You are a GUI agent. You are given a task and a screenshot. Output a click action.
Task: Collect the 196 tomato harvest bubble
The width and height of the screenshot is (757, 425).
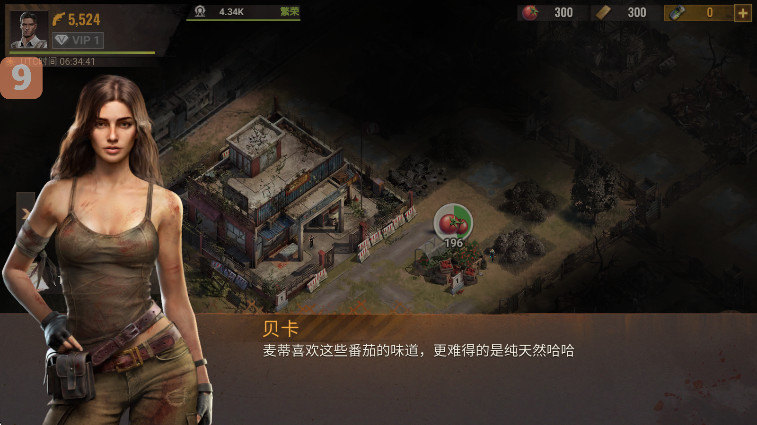pos(454,223)
